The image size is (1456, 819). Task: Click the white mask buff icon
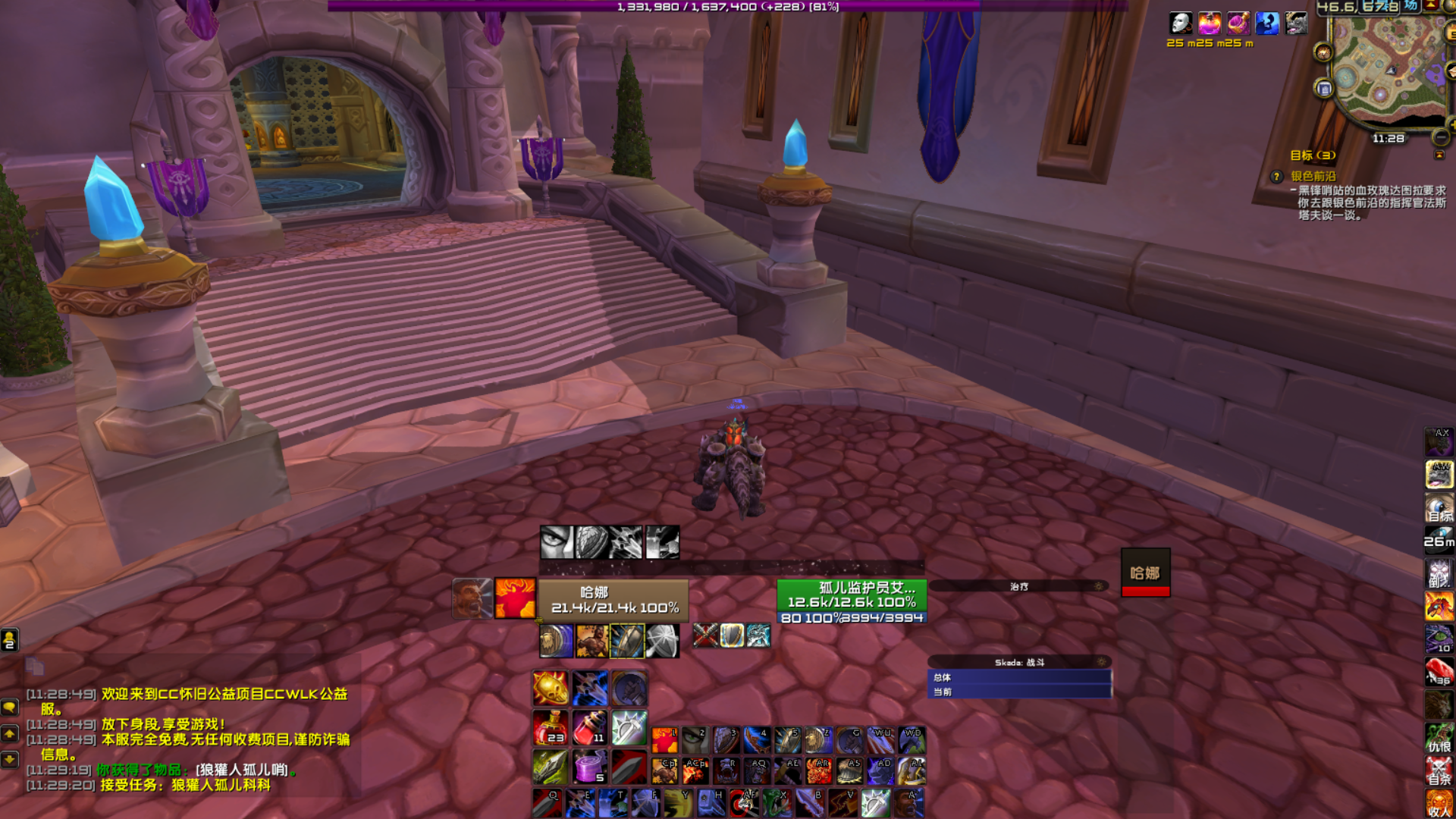click(x=1180, y=24)
